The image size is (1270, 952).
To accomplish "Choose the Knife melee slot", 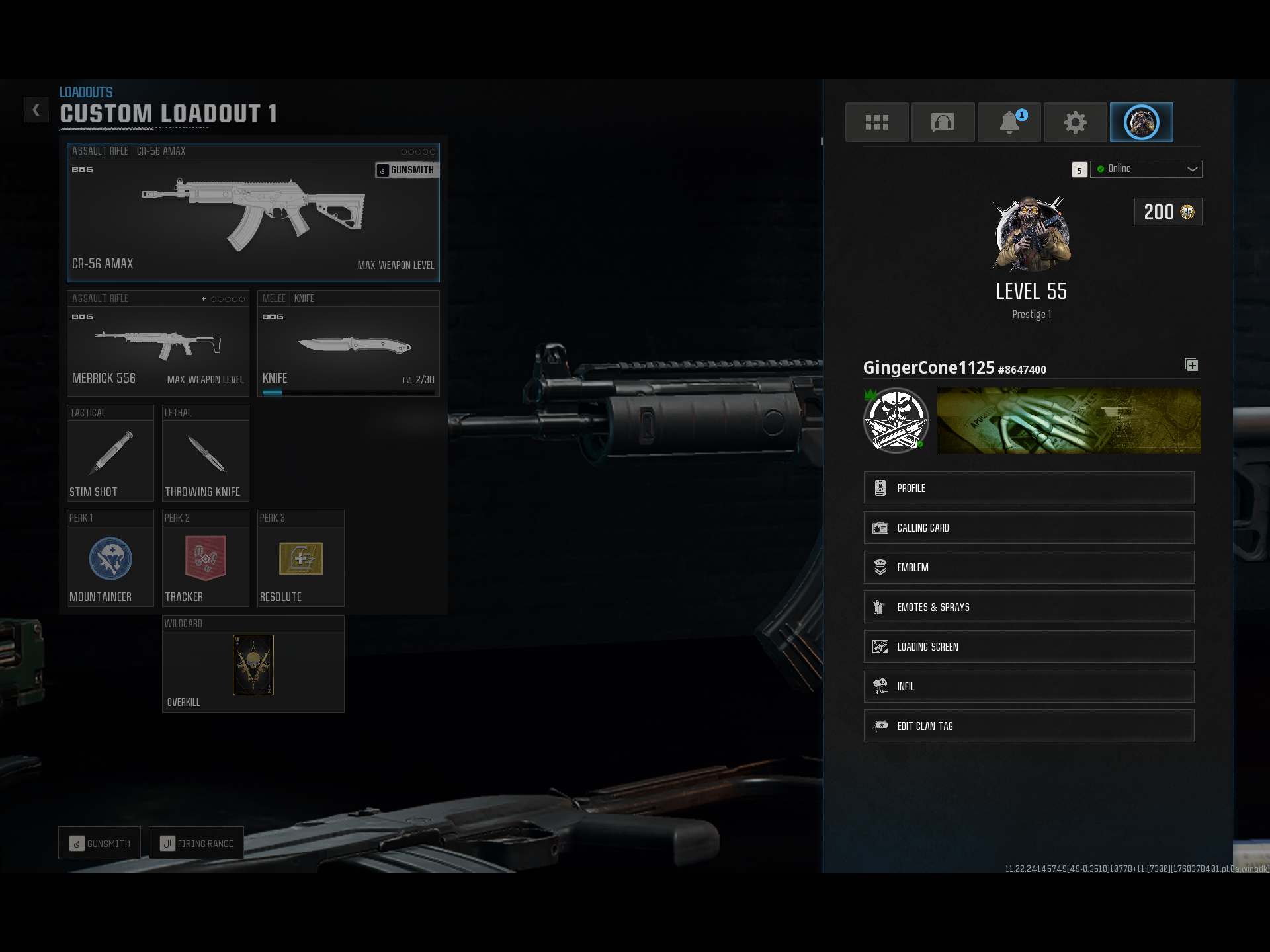I will (x=348, y=344).
